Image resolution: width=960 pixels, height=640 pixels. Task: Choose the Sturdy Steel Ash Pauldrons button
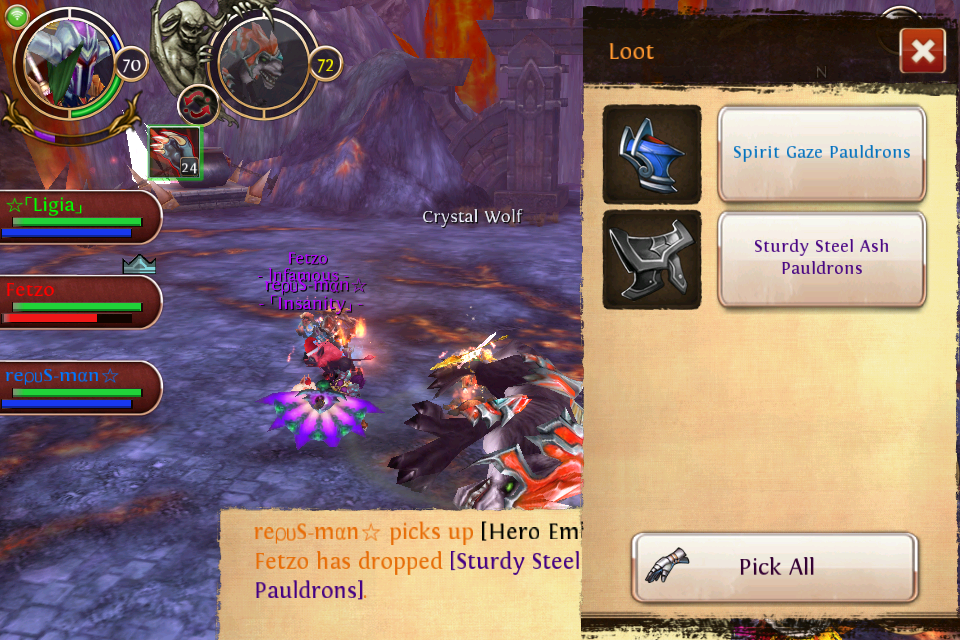(x=821, y=257)
